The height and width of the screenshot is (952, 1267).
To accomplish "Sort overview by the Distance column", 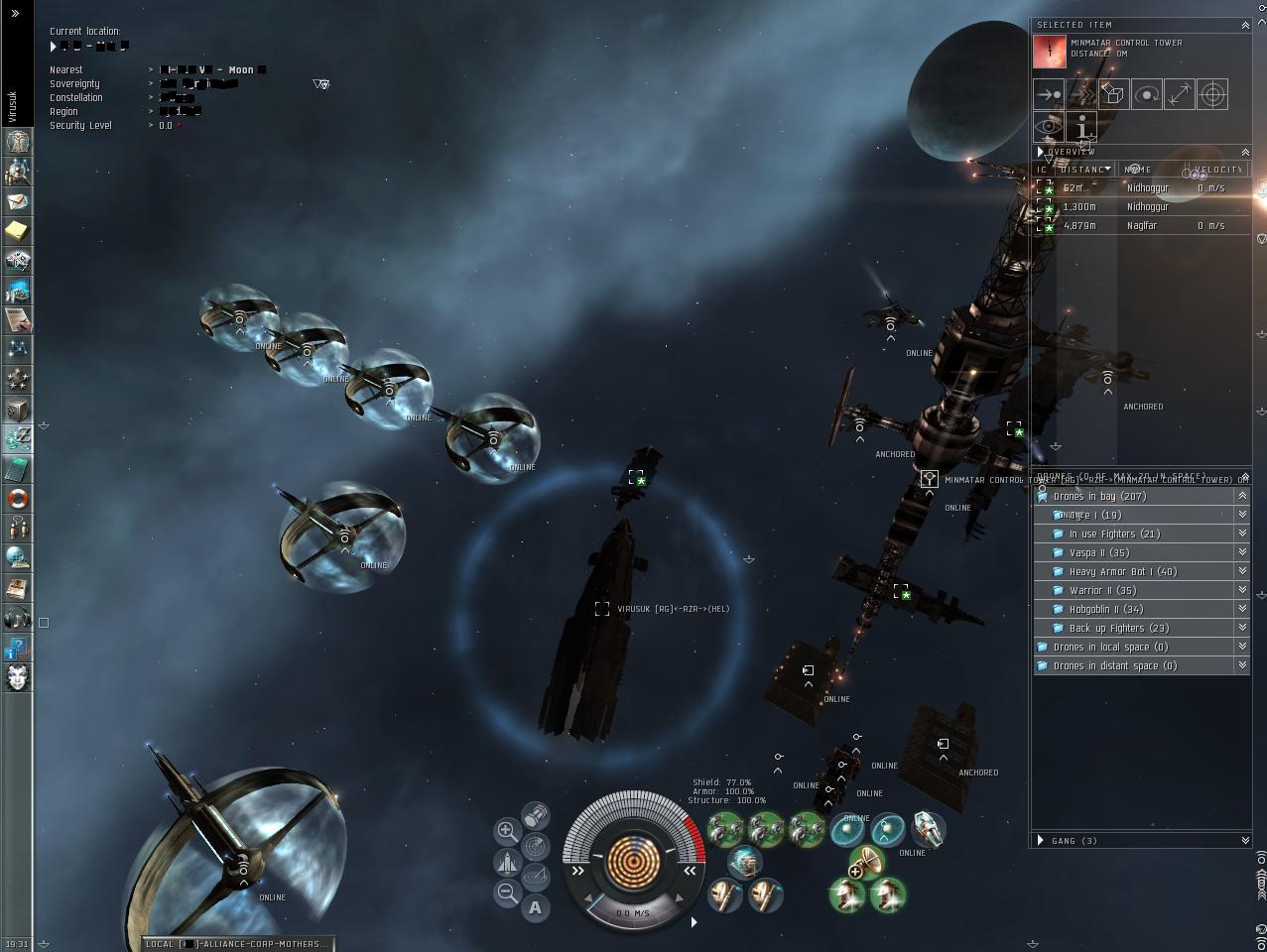I will pyautogui.click(x=1083, y=170).
